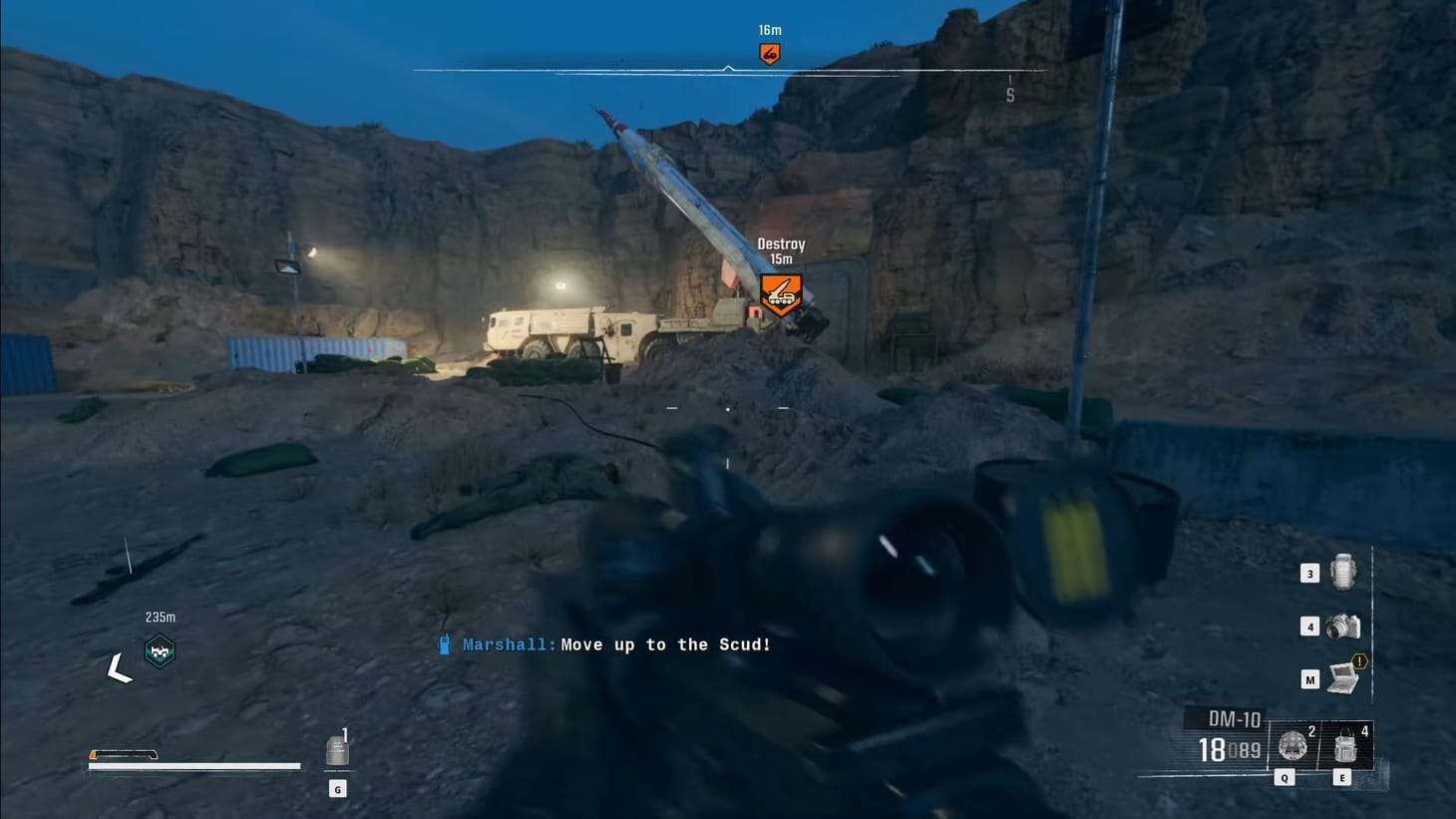
Task: Select the gas canister icon above the G keybind
Action: pyautogui.click(x=337, y=750)
